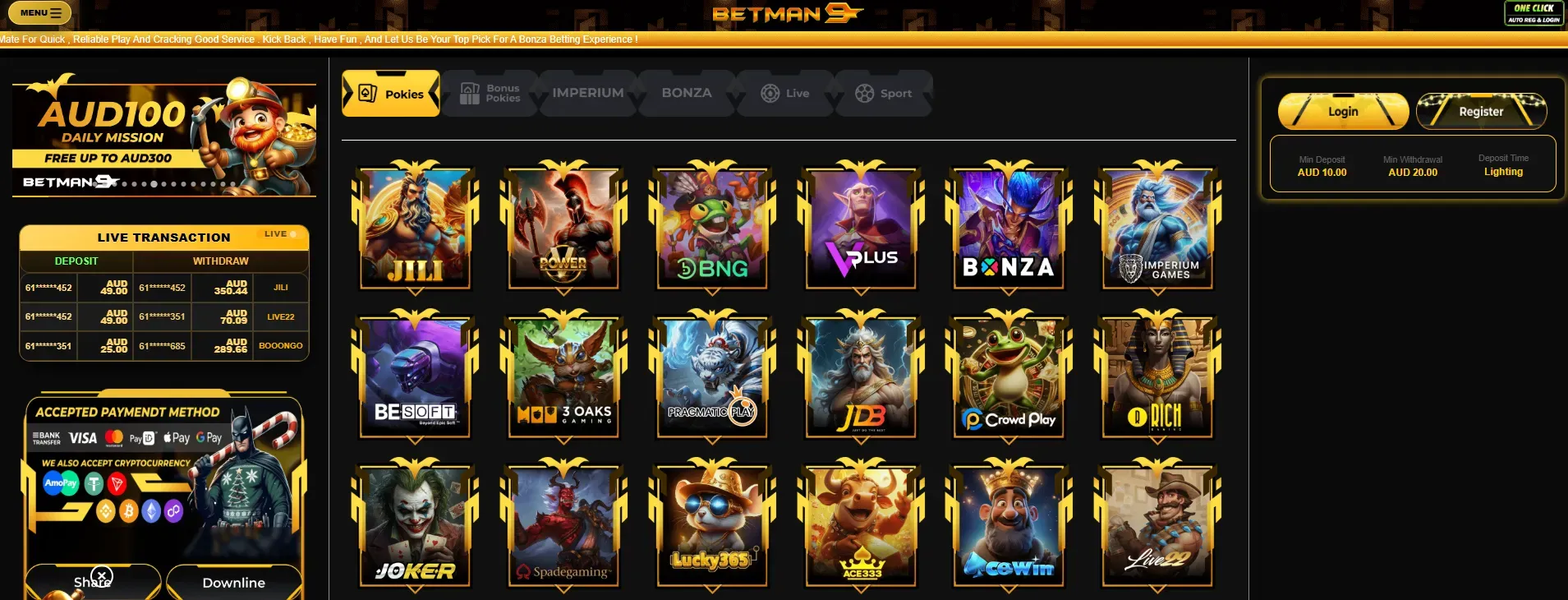Choose the Spadegaming tile
The width and height of the screenshot is (1568, 600).
point(563,526)
